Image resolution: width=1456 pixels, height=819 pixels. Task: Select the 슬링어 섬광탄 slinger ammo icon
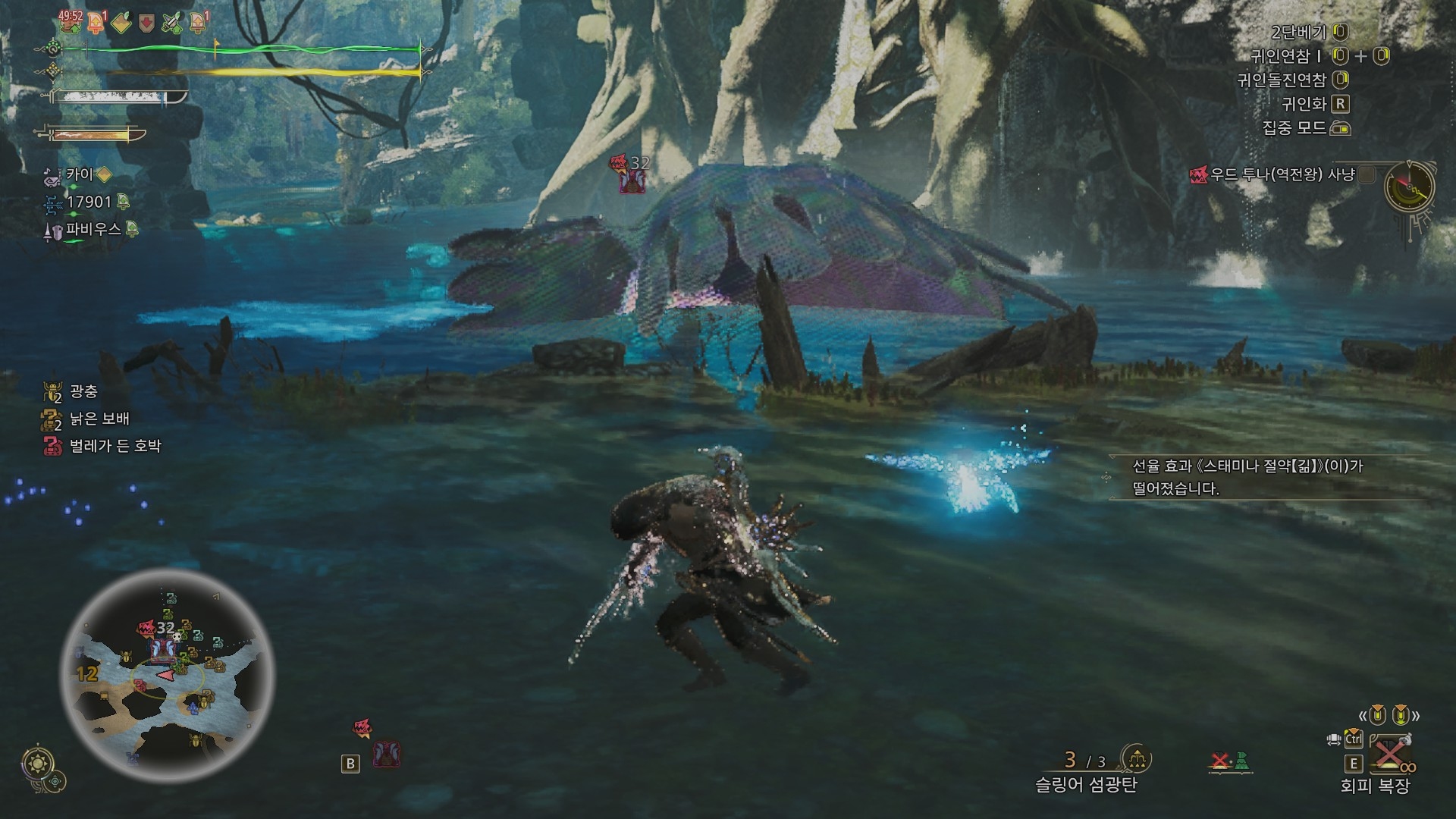[1136, 758]
